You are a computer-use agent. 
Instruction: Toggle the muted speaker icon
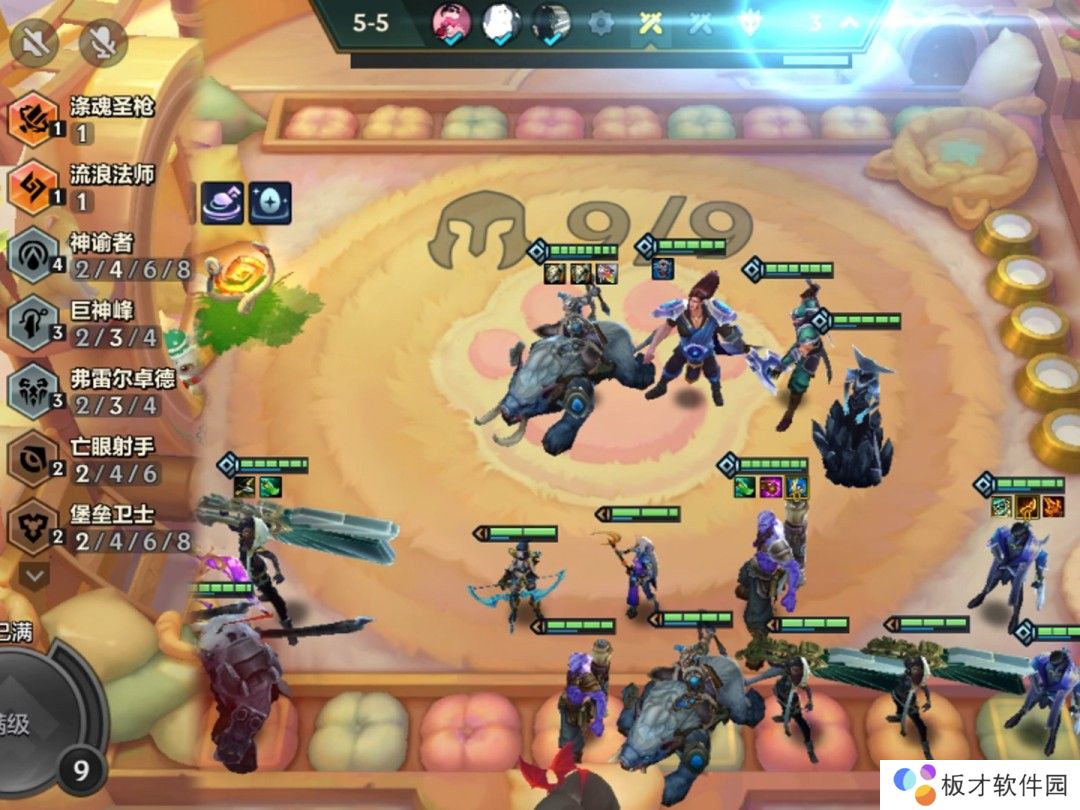tap(33, 43)
